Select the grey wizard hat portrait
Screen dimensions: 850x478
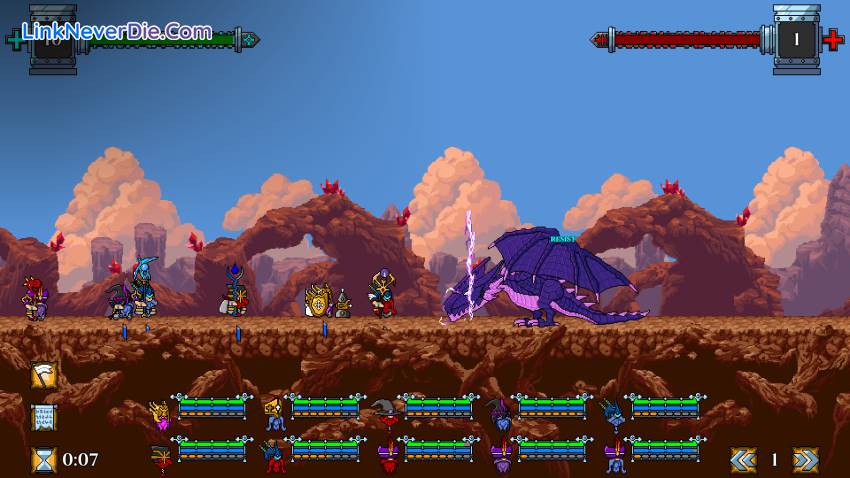(x=386, y=410)
